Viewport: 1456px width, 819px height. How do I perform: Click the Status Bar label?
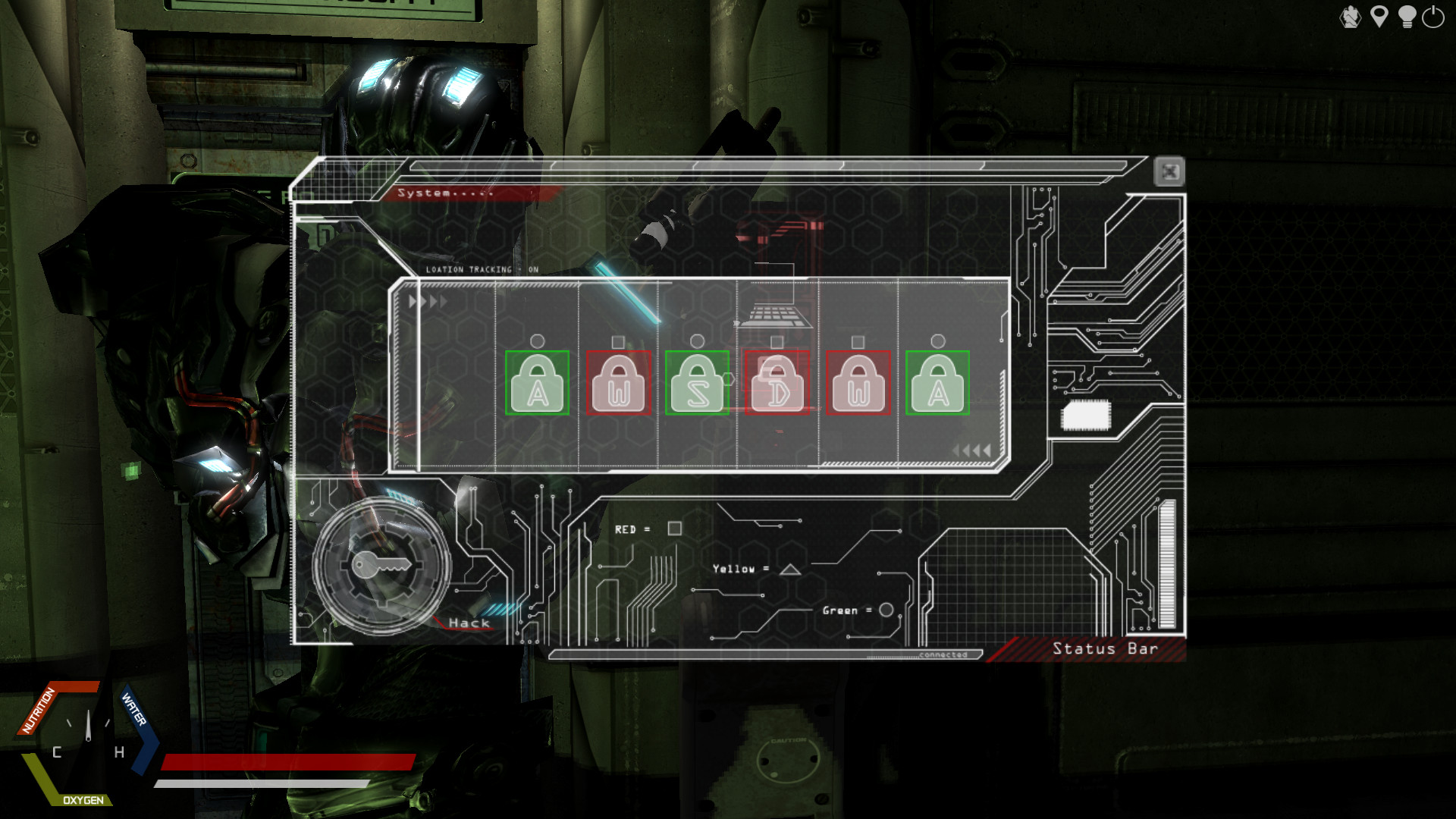pyautogui.click(x=1105, y=649)
